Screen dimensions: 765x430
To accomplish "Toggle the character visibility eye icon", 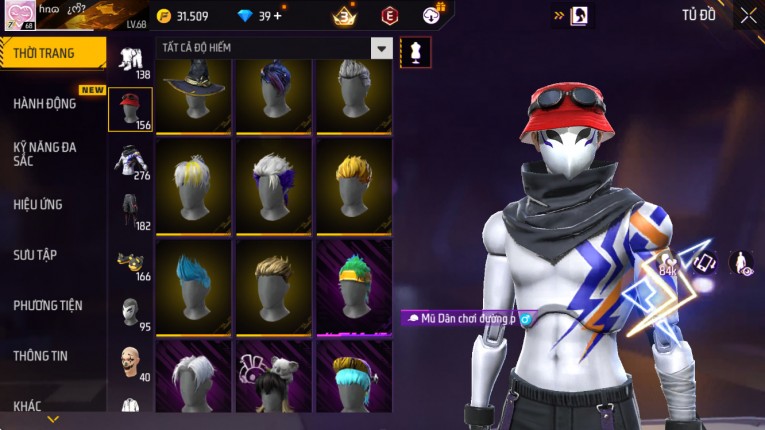I will pos(742,263).
